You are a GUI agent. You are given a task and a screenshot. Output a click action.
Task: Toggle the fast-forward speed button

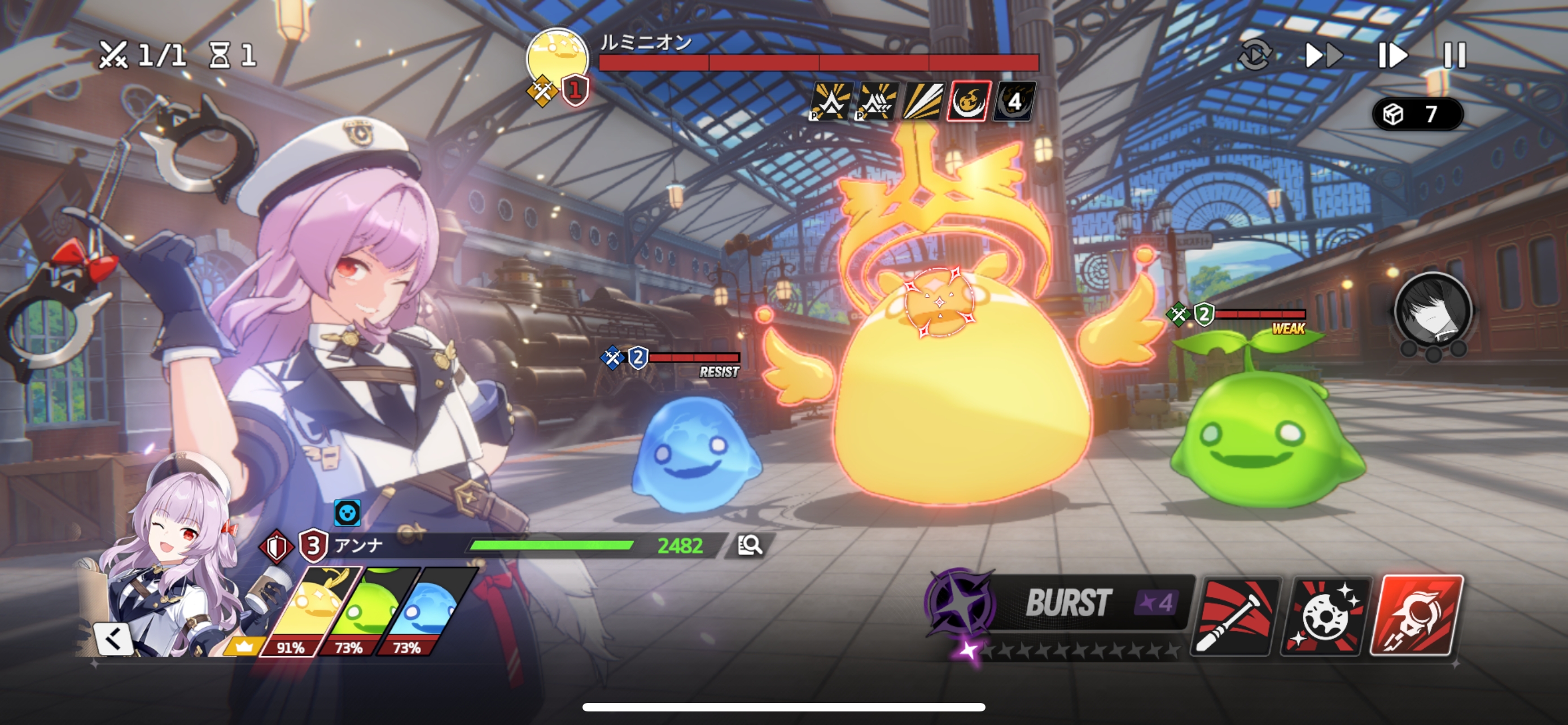click(1324, 55)
